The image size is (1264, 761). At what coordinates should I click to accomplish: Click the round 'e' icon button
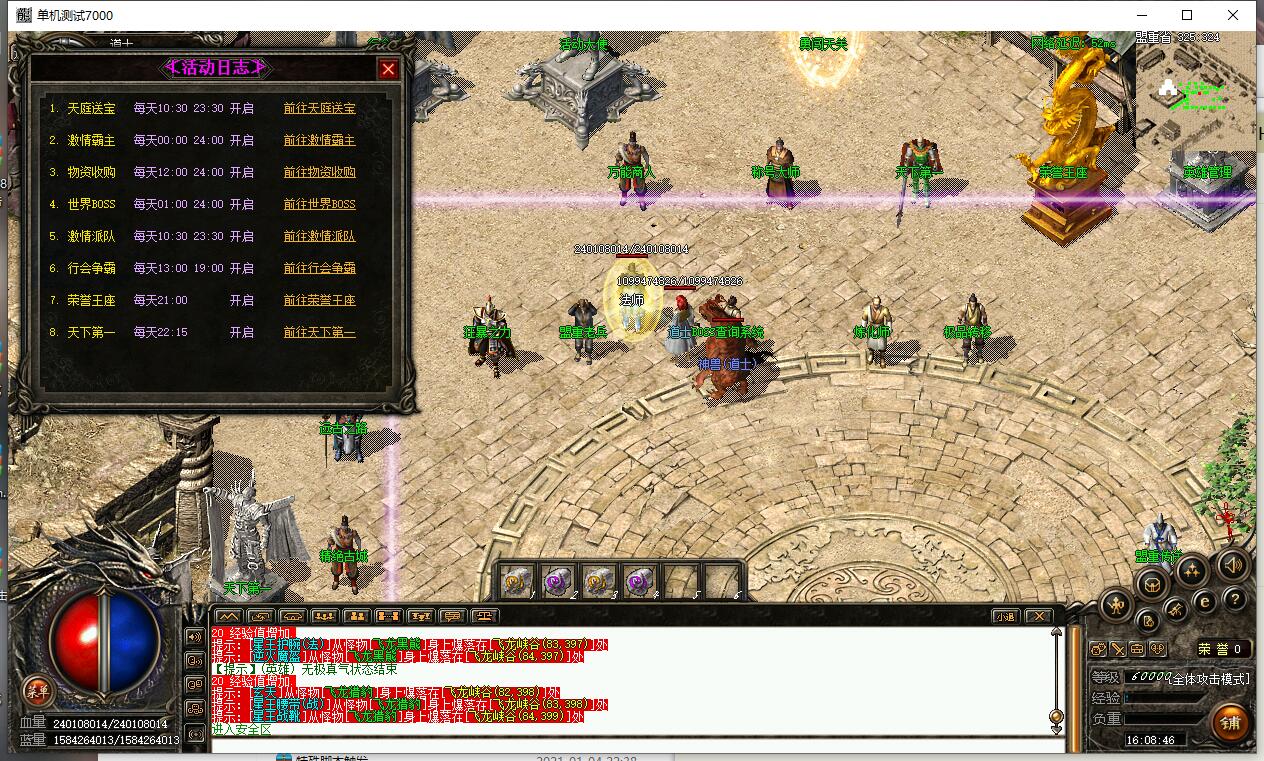(x=1205, y=602)
